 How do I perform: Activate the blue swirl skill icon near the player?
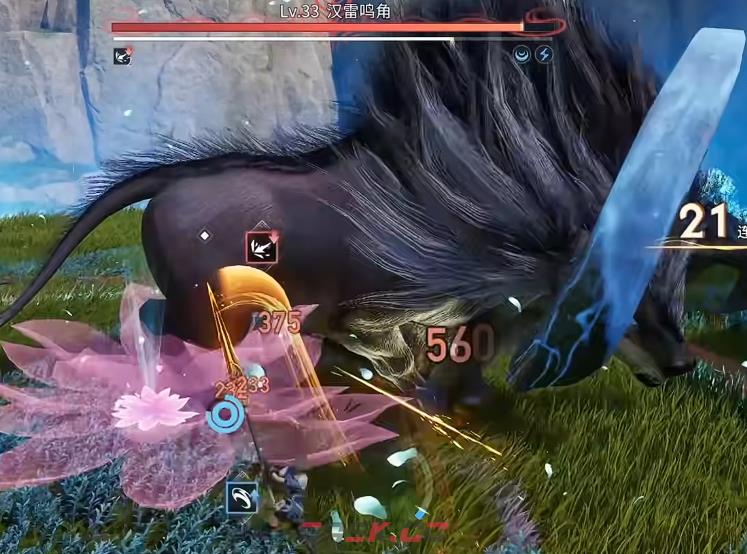click(x=241, y=497)
